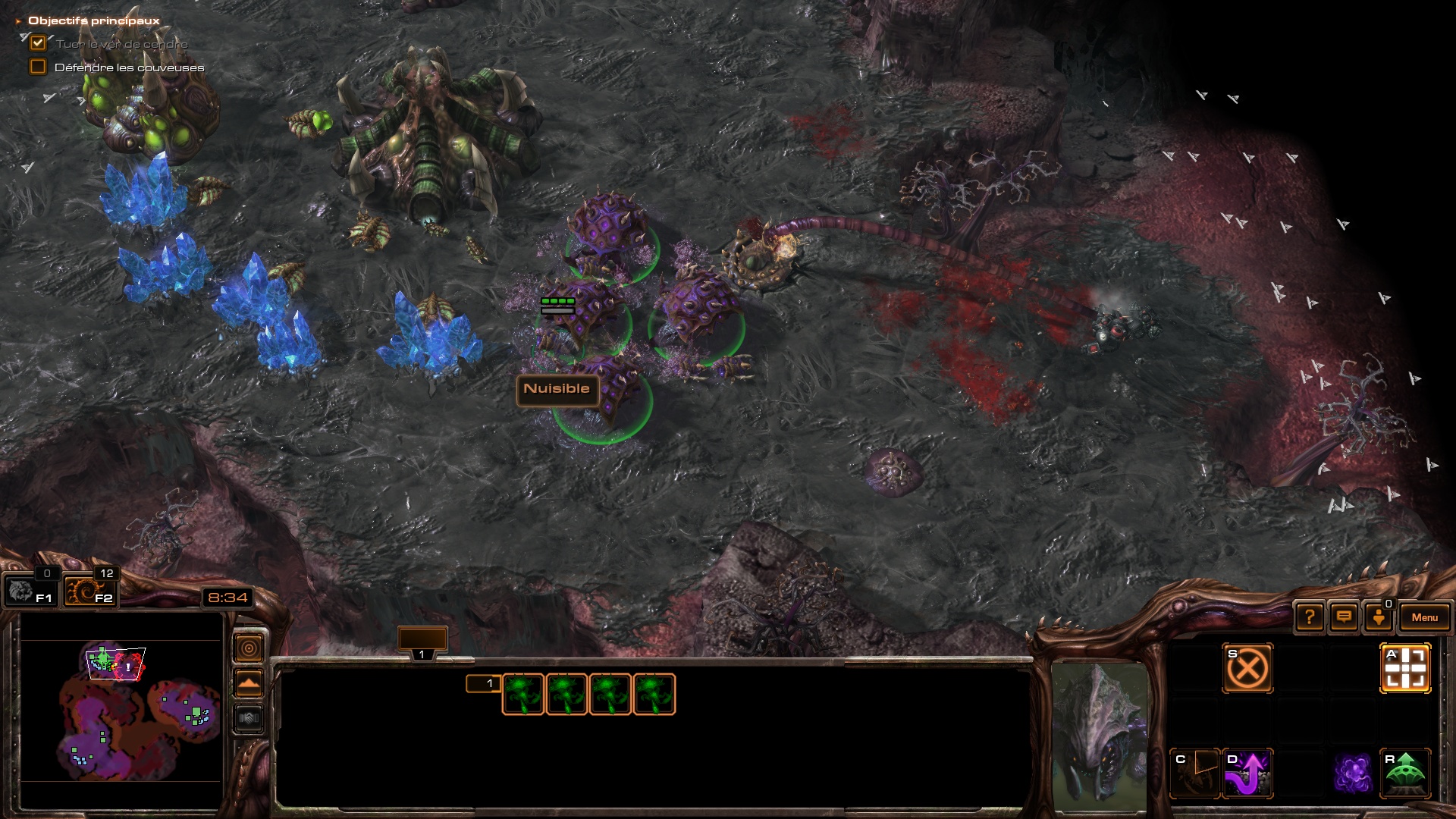
Task: Click the green Unburrow ability icon
Action: click(1405, 773)
